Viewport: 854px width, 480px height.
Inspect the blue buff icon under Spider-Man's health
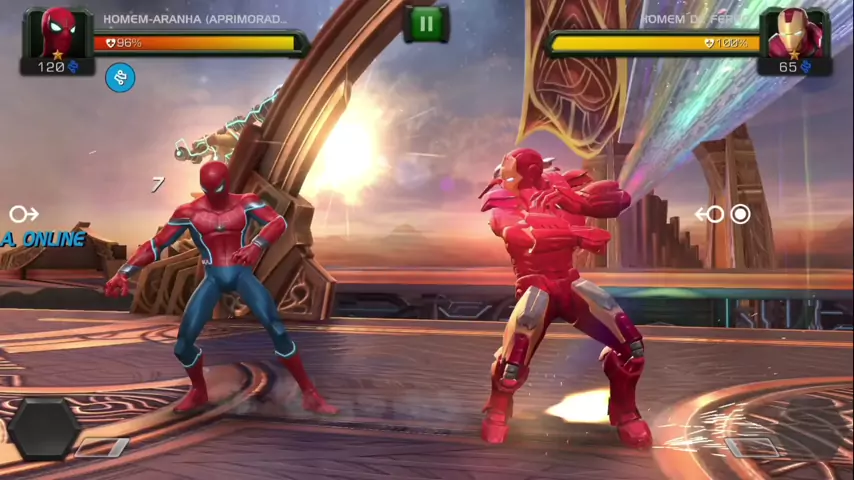120,77
